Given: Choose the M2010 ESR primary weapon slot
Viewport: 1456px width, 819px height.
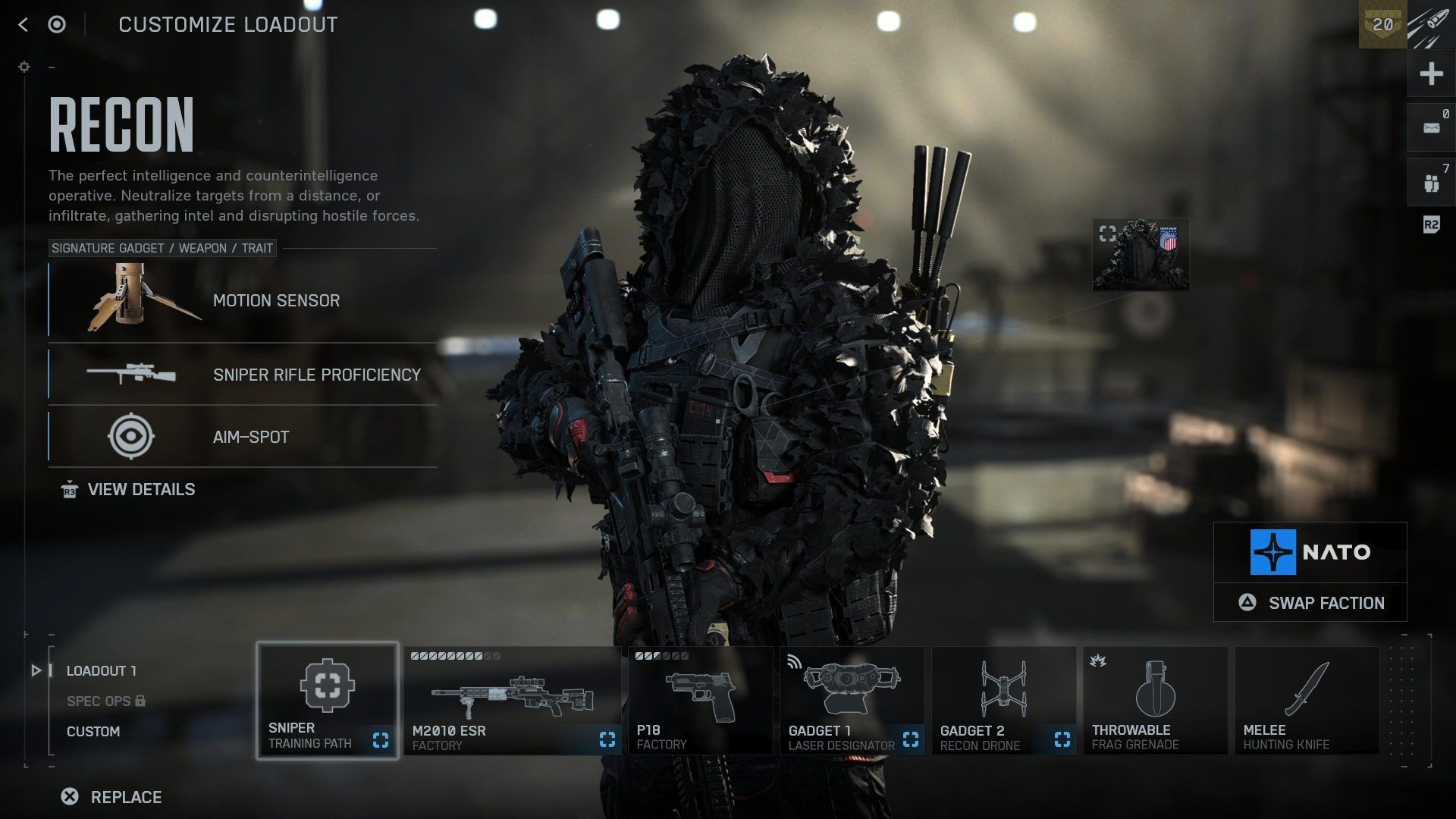Looking at the screenshot, I should [x=513, y=701].
